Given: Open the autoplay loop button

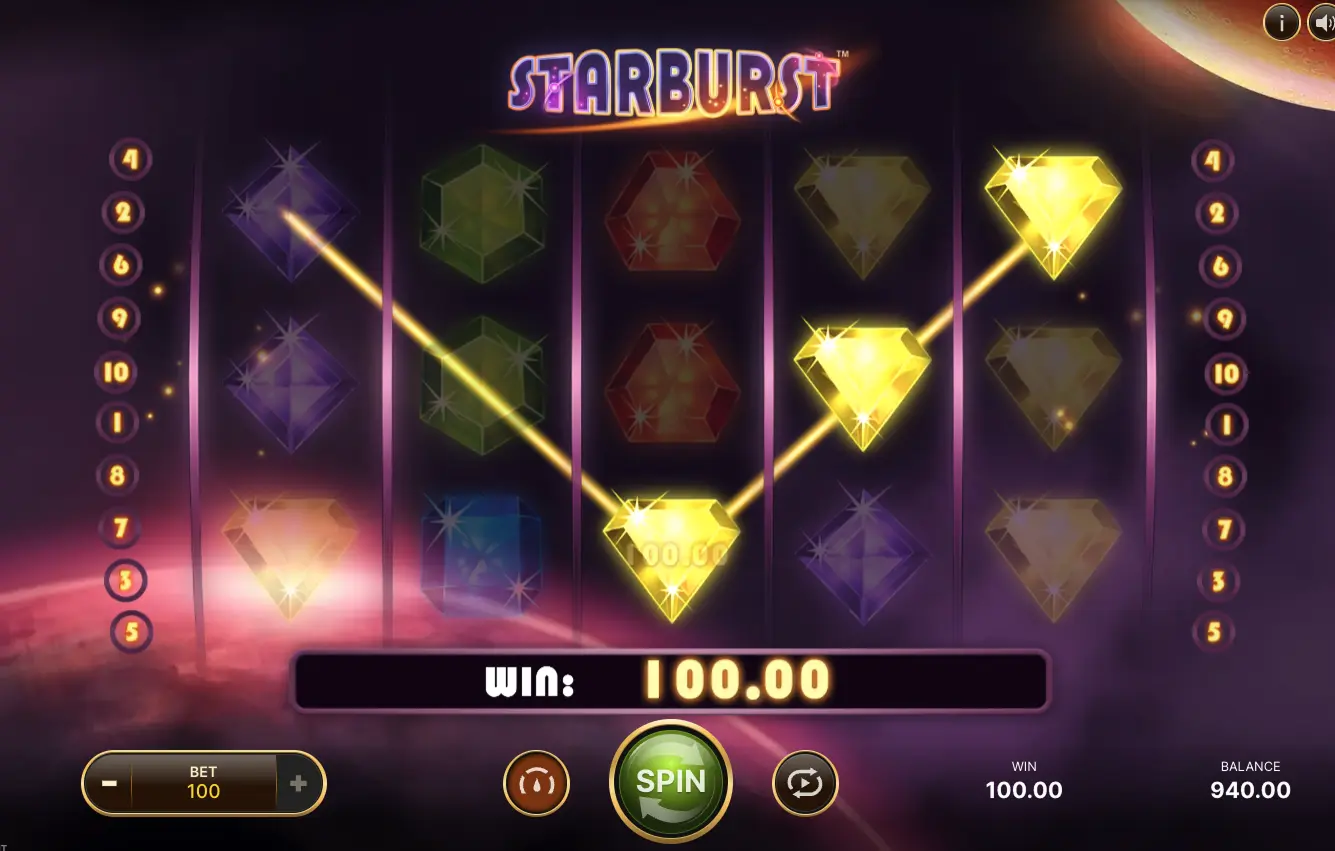Looking at the screenshot, I should point(805,783).
